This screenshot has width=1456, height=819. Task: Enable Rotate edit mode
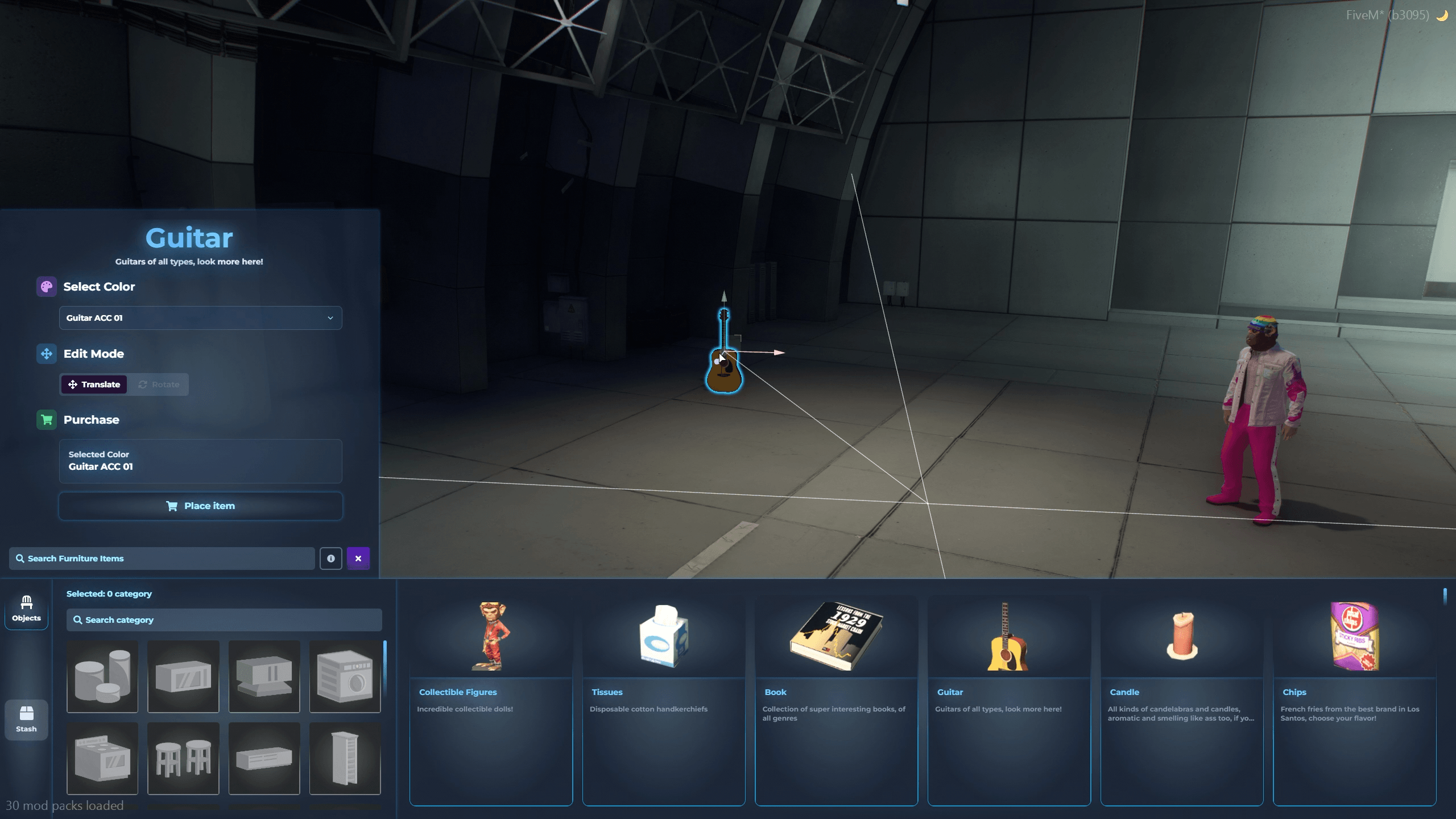tap(159, 384)
